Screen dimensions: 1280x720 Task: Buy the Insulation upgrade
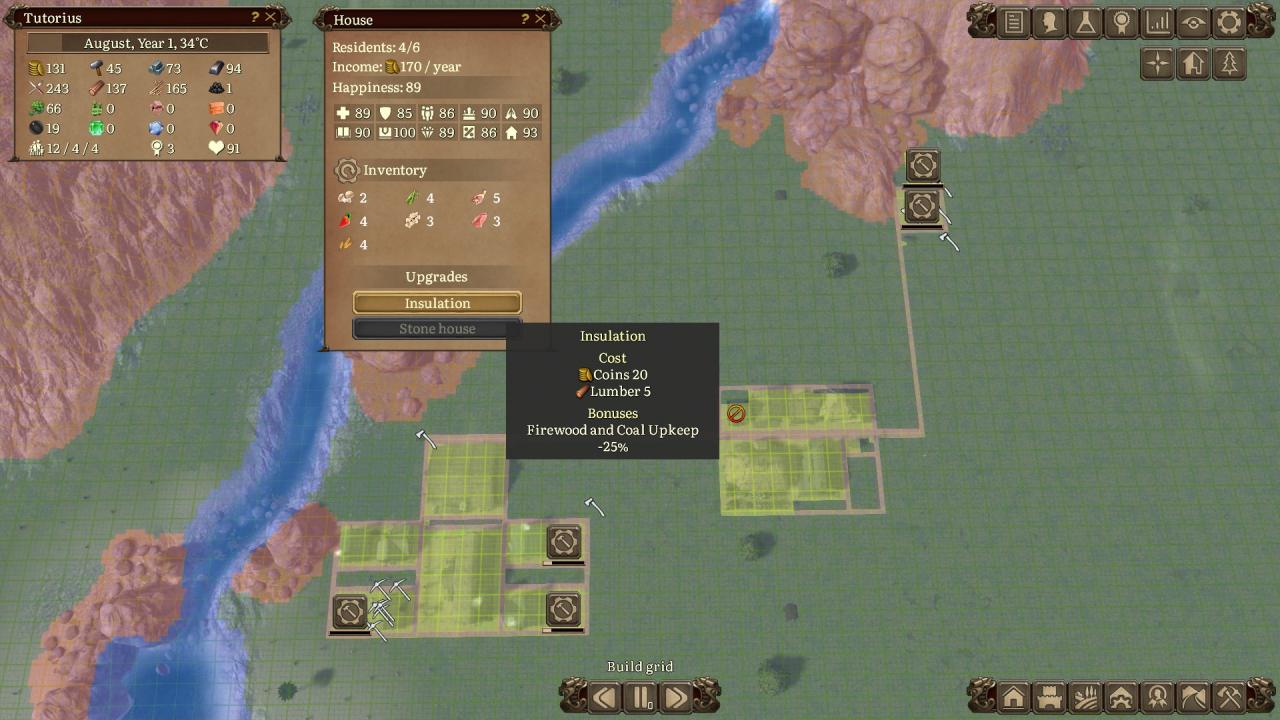pos(437,303)
